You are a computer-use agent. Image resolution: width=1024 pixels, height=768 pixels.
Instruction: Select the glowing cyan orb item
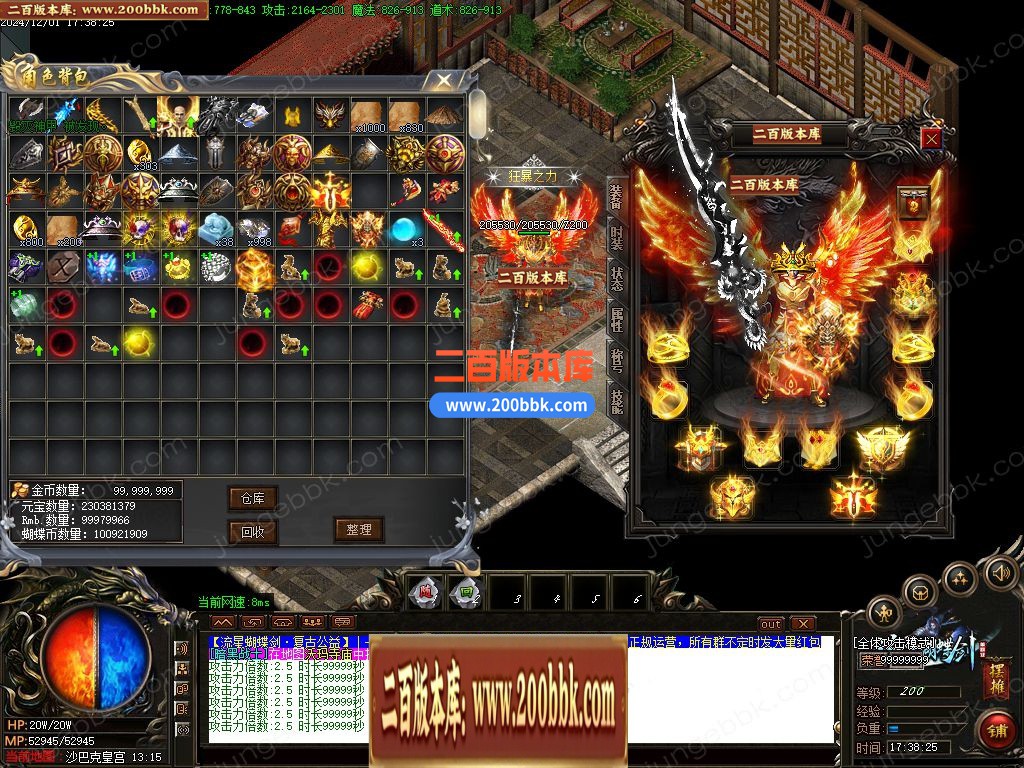[x=404, y=230]
